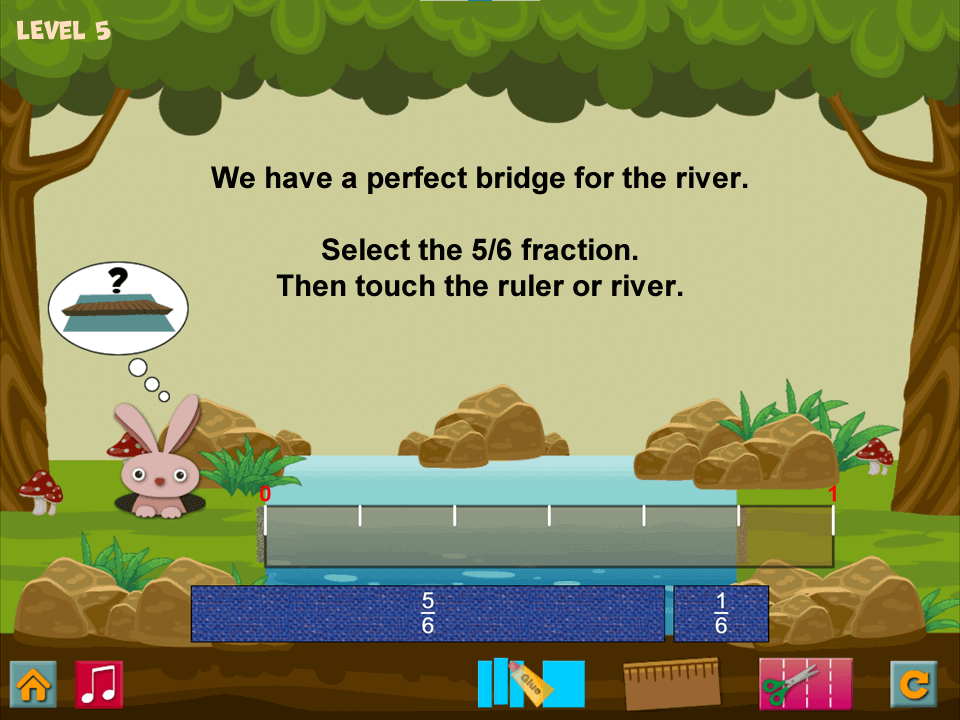Activate the wooden ruler tool
Viewport: 960px width, 720px height.
point(672,684)
